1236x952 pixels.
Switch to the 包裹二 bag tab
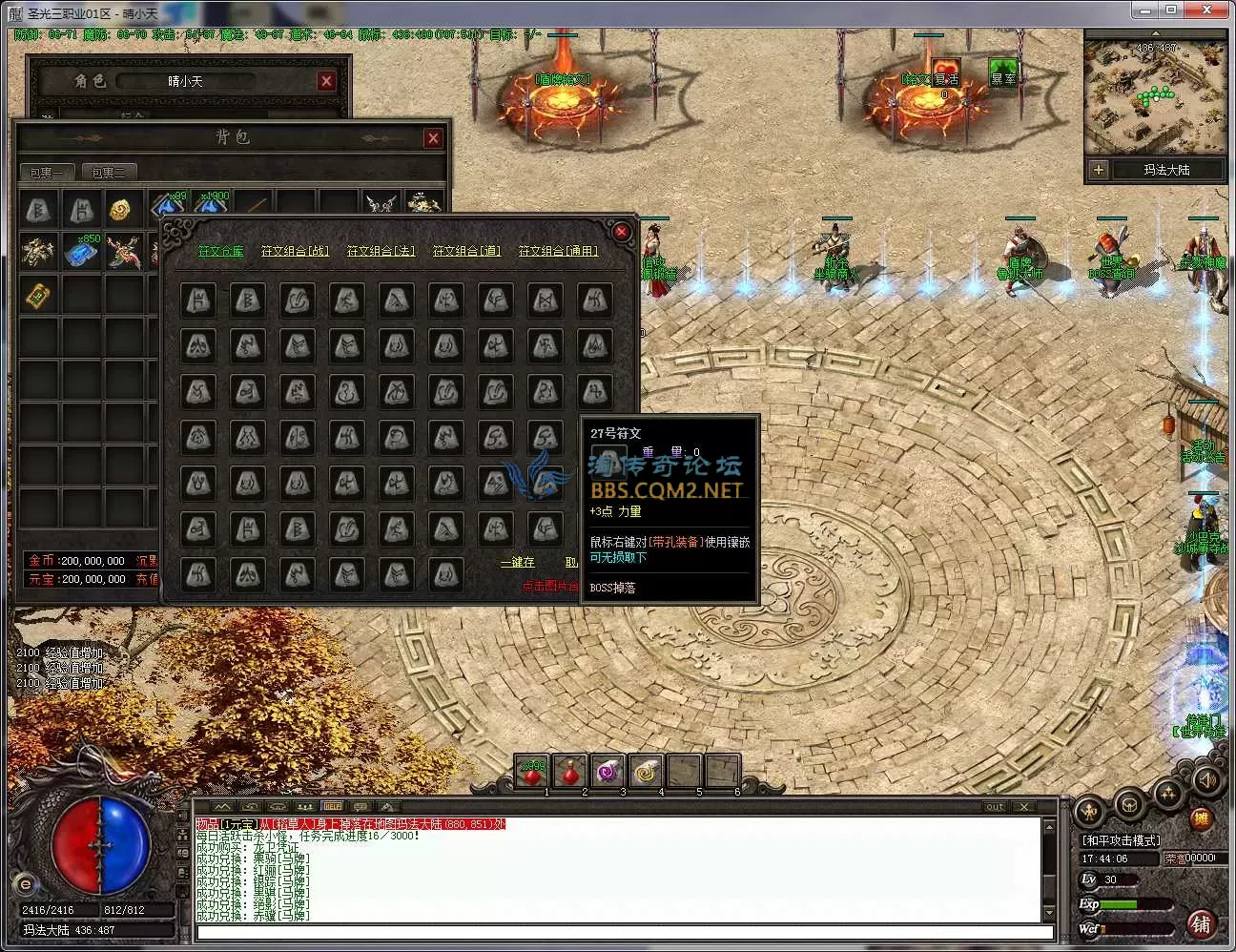tap(109, 173)
